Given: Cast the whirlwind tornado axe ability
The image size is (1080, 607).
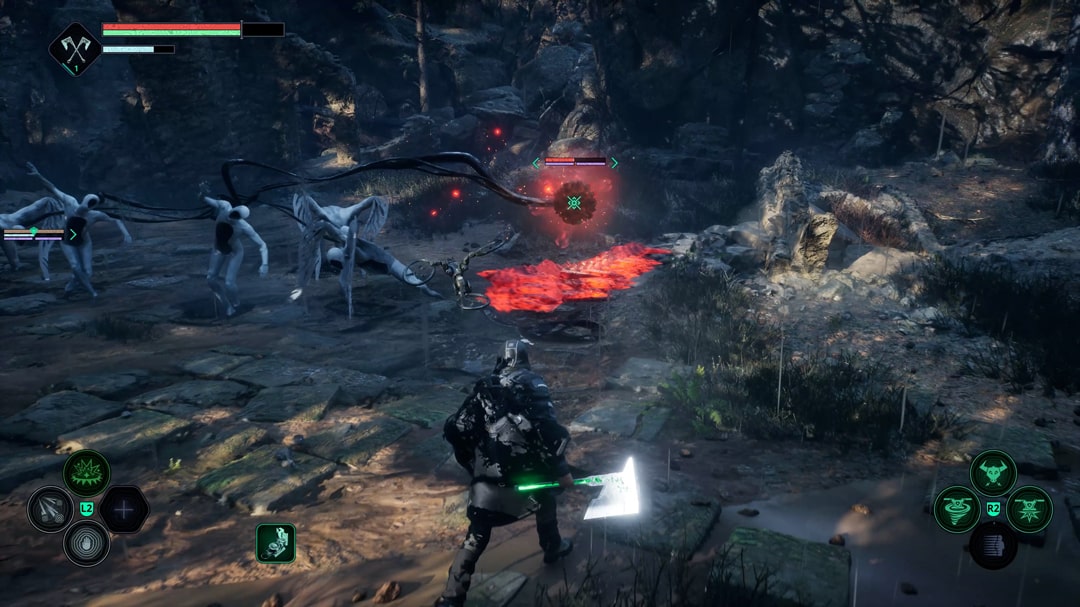Looking at the screenshot, I should pyautogui.click(x=957, y=509).
